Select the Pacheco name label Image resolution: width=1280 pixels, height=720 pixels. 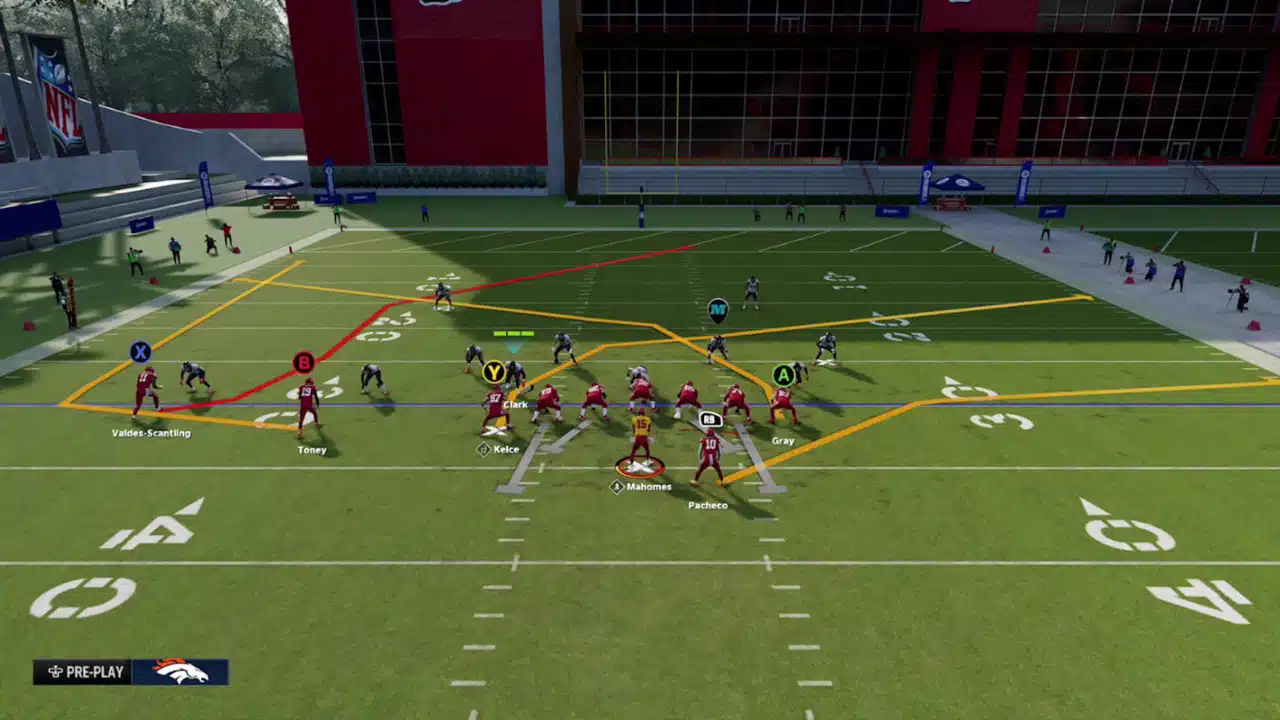point(707,505)
